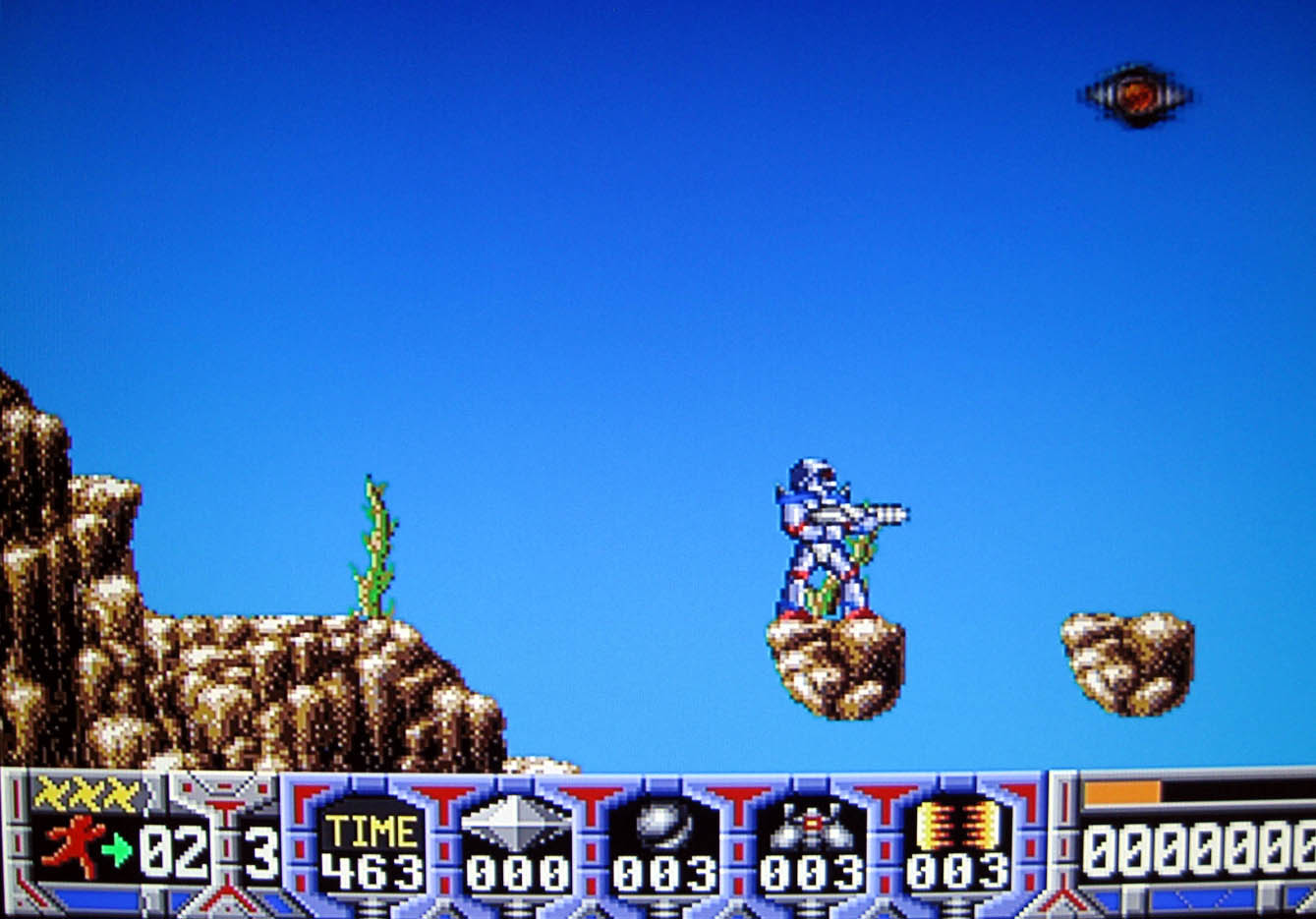The width and height of the screenshot is (1316, 919).
Task: Select the orange power line weapon icon
Action: (x=958, y=824)
